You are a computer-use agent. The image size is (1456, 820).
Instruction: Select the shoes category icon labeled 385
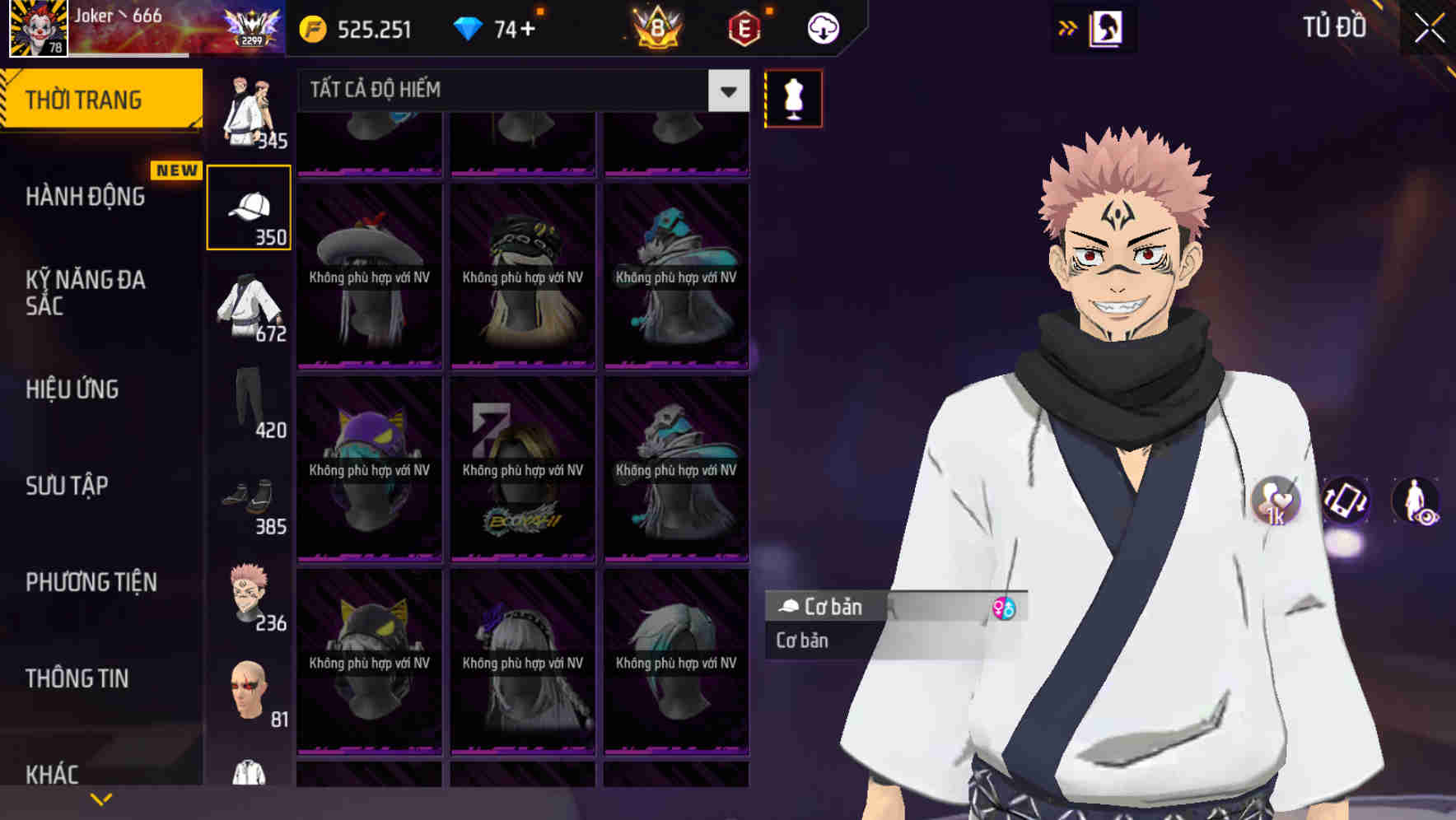click(249, 498)
